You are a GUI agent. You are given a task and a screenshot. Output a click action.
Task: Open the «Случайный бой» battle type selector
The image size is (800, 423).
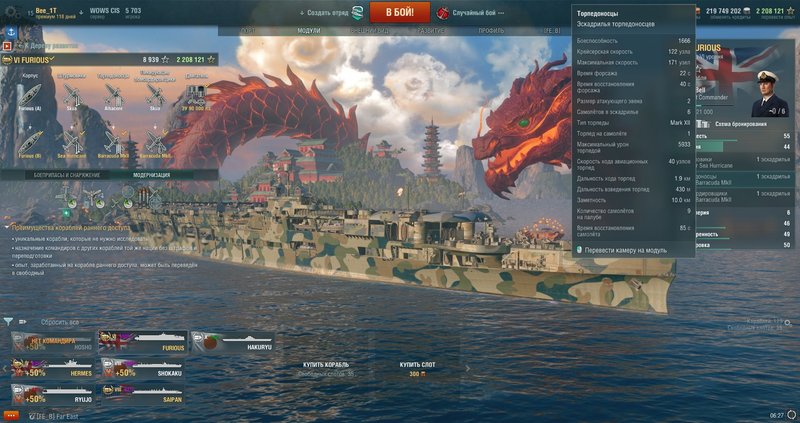[x=474, y=11]
